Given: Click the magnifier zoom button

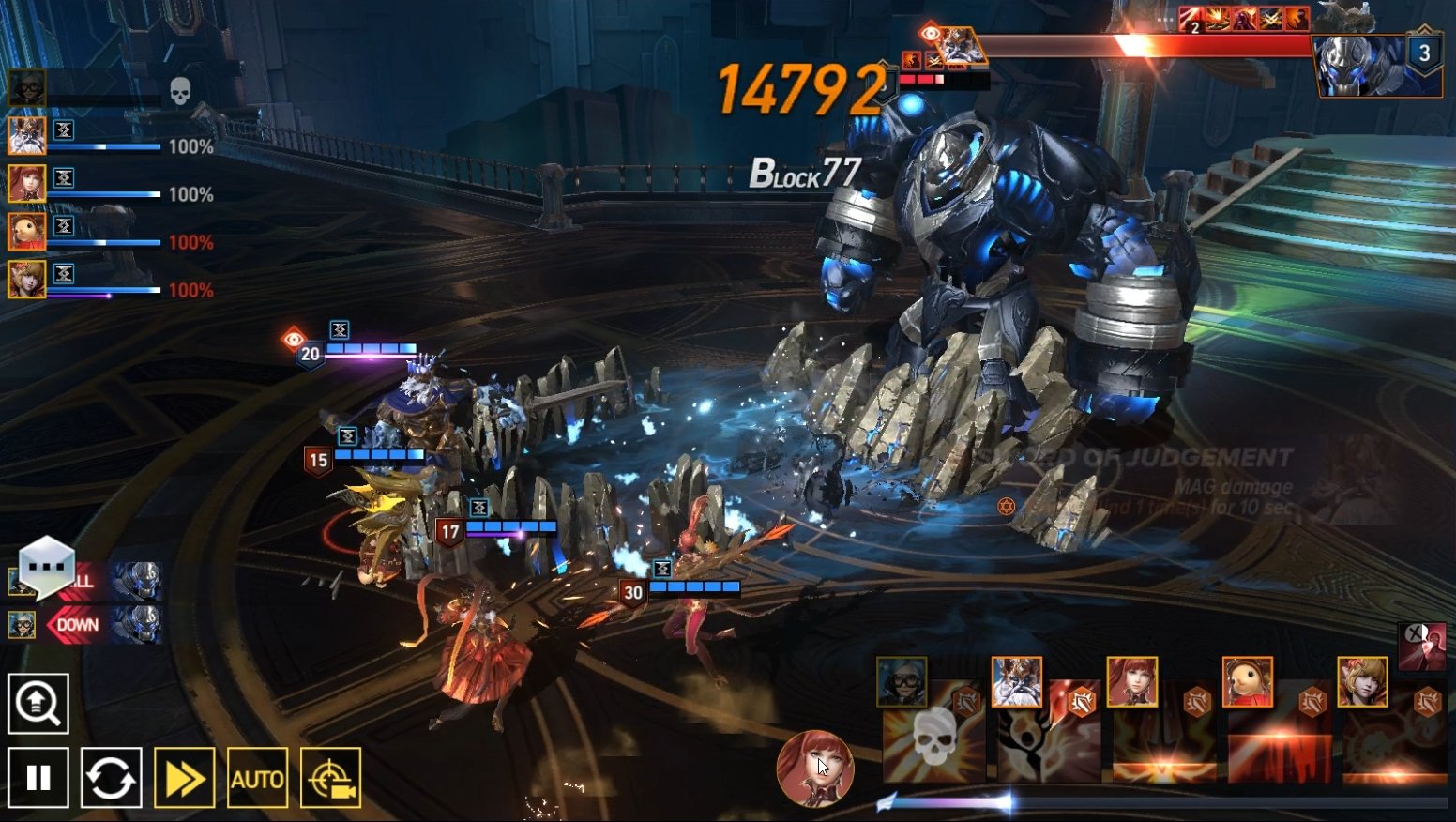Looking at the screenshot, I should coord(38,703).
